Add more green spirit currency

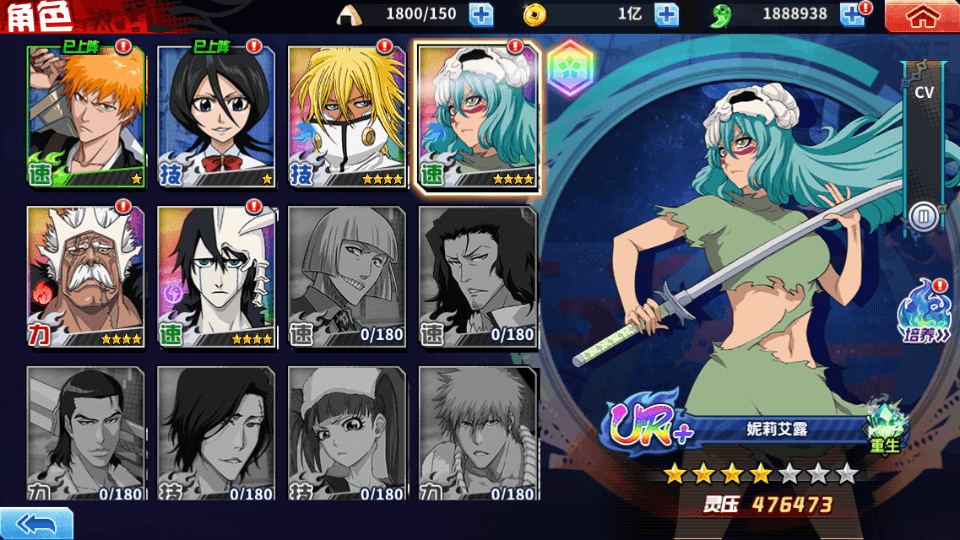tap(852, 15)
